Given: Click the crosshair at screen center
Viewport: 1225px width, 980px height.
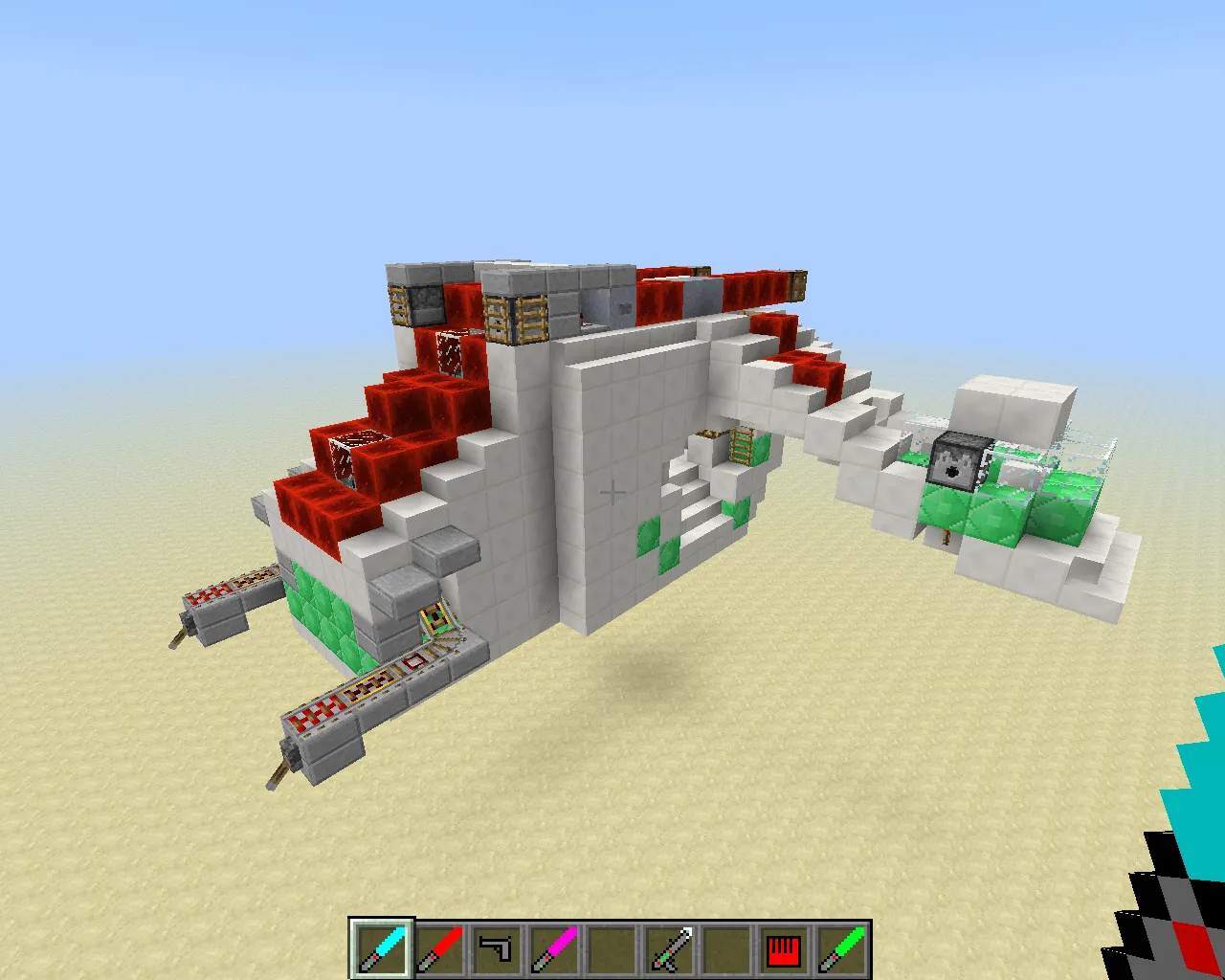Looking at the screenshot, I should [x=612, y=490].
